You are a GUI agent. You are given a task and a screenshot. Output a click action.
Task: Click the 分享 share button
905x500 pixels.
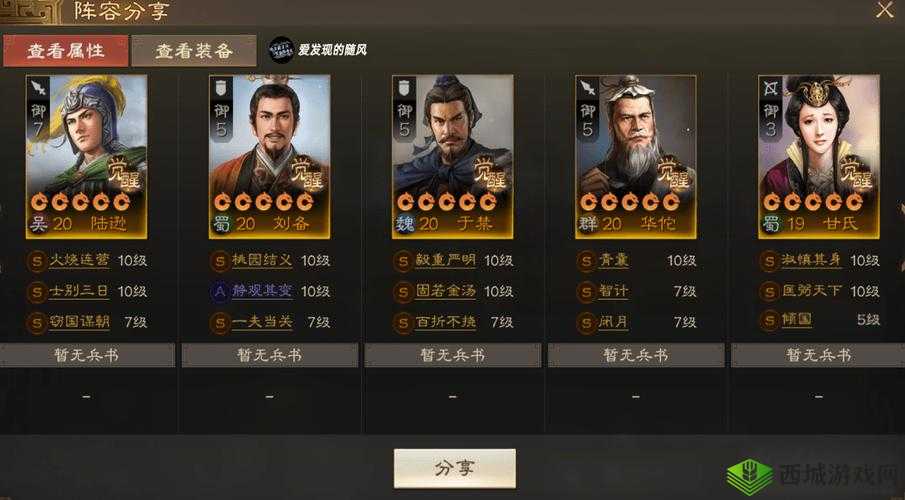coord(454,468)
